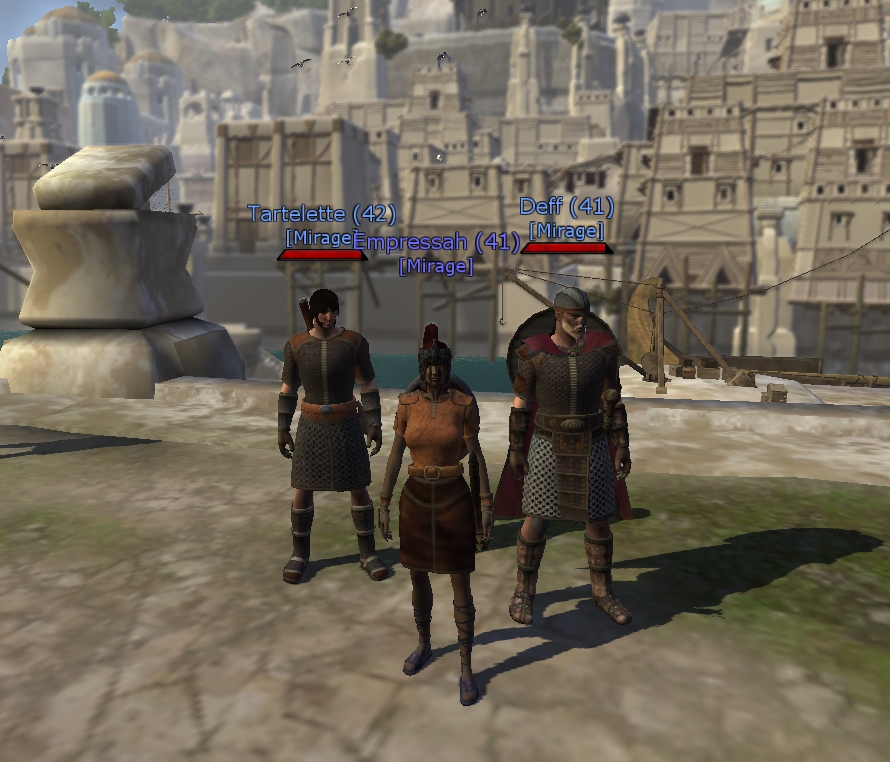Click the Deff (41) nameplate

coord(566,207)
